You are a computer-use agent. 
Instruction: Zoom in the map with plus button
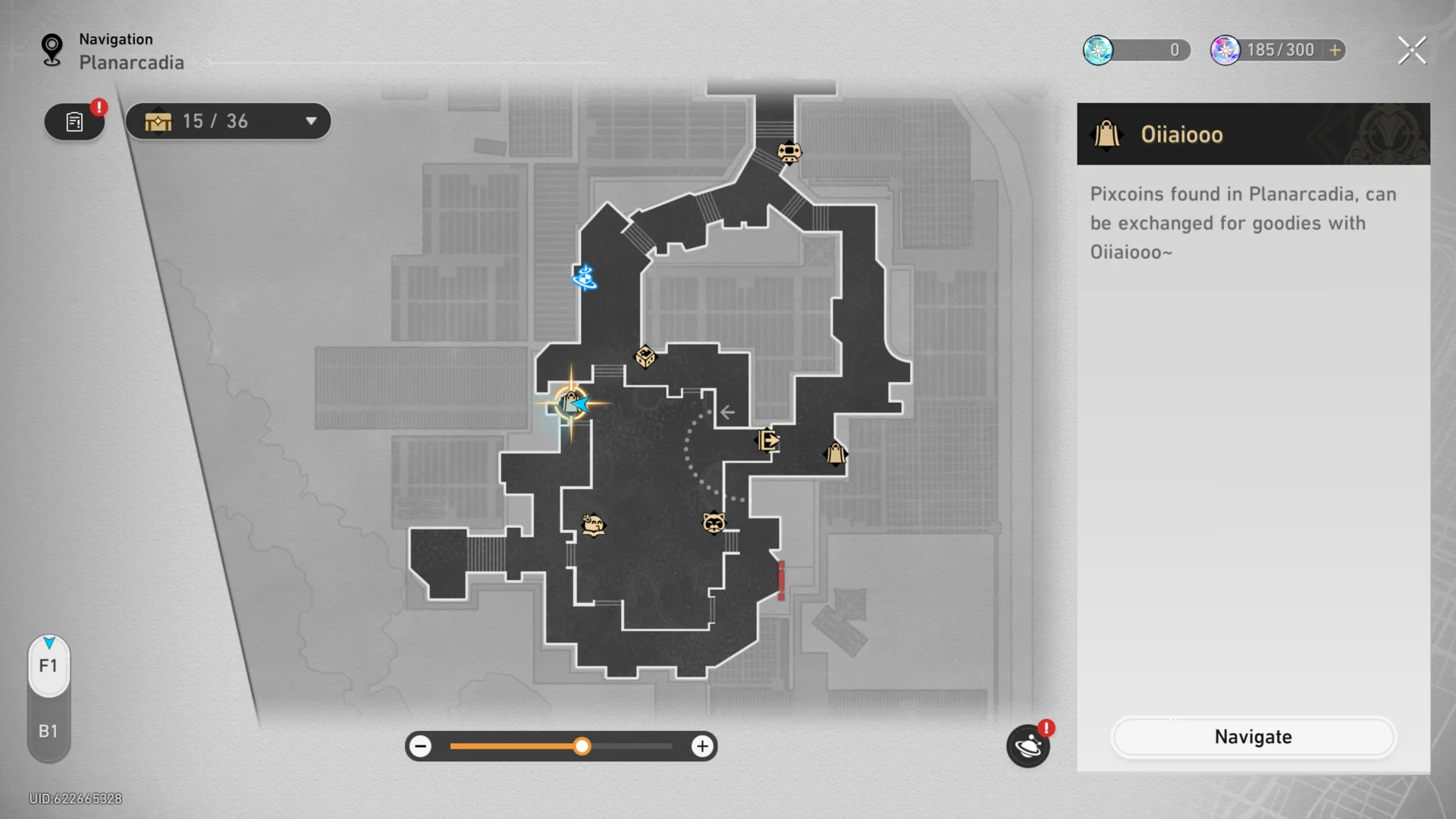(702, 746)
